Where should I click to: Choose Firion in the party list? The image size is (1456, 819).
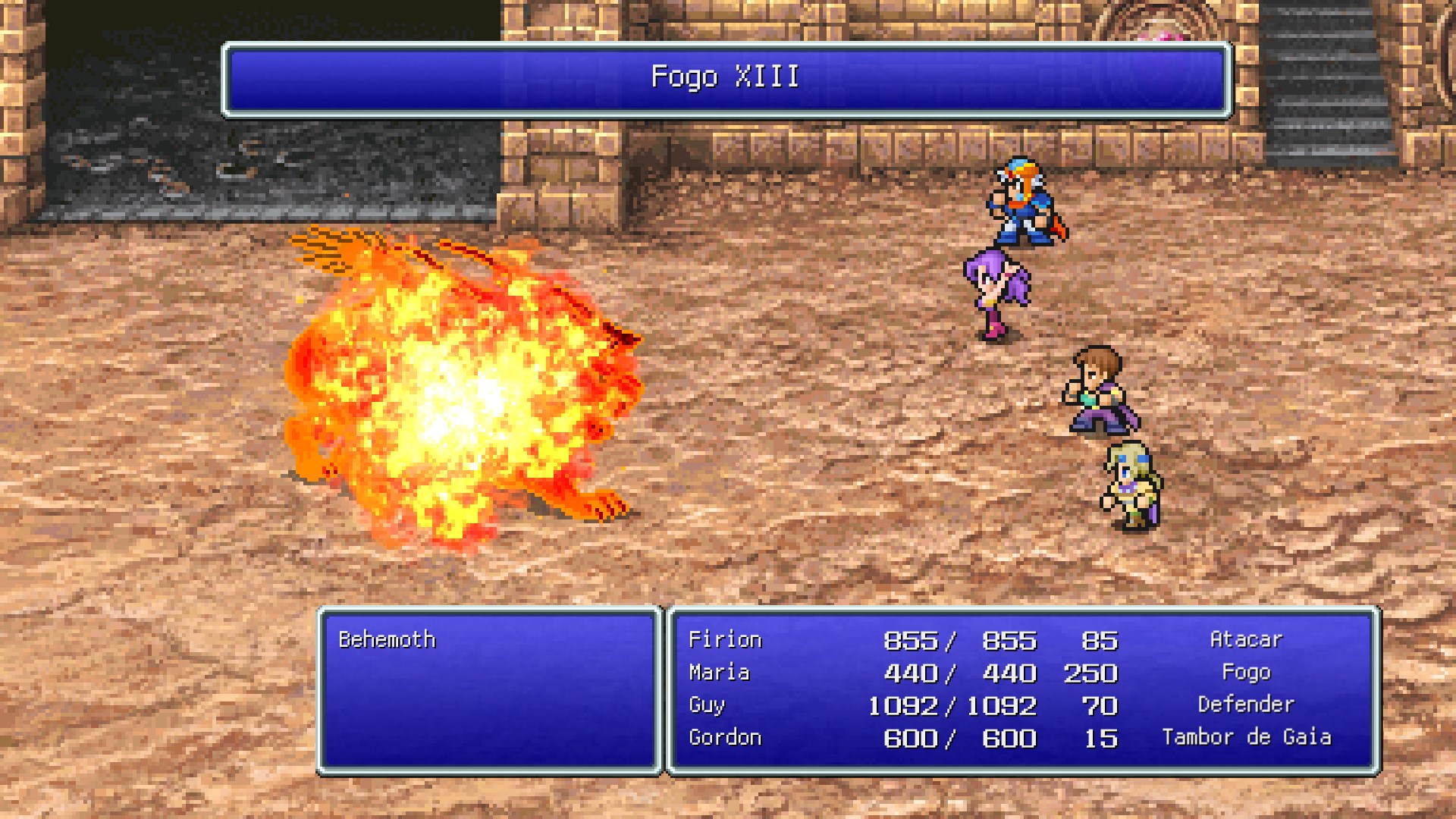(x=724, y=640)
